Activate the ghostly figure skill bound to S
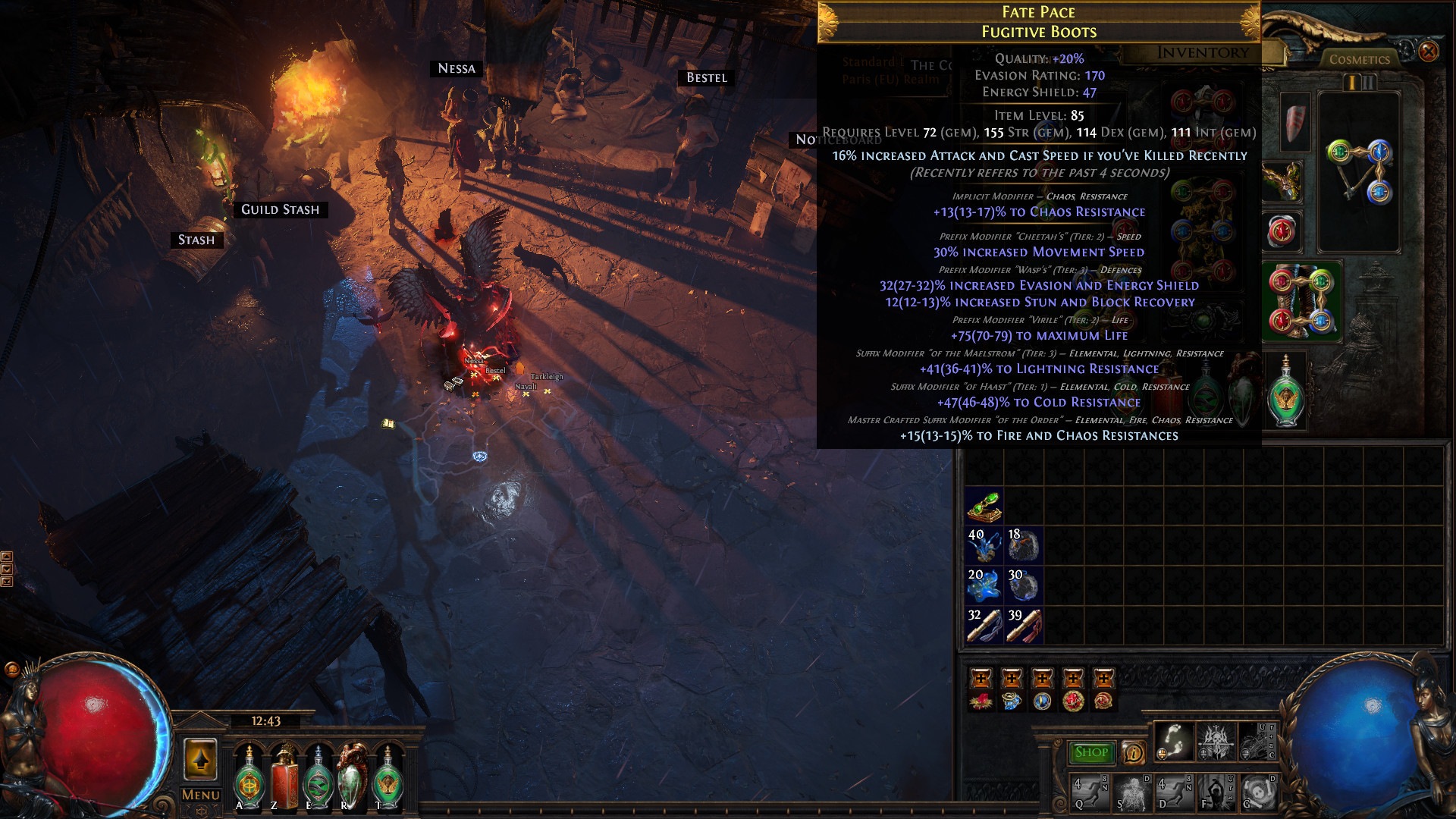This screenshot has width=1456, height=819. click(1131, 792)
